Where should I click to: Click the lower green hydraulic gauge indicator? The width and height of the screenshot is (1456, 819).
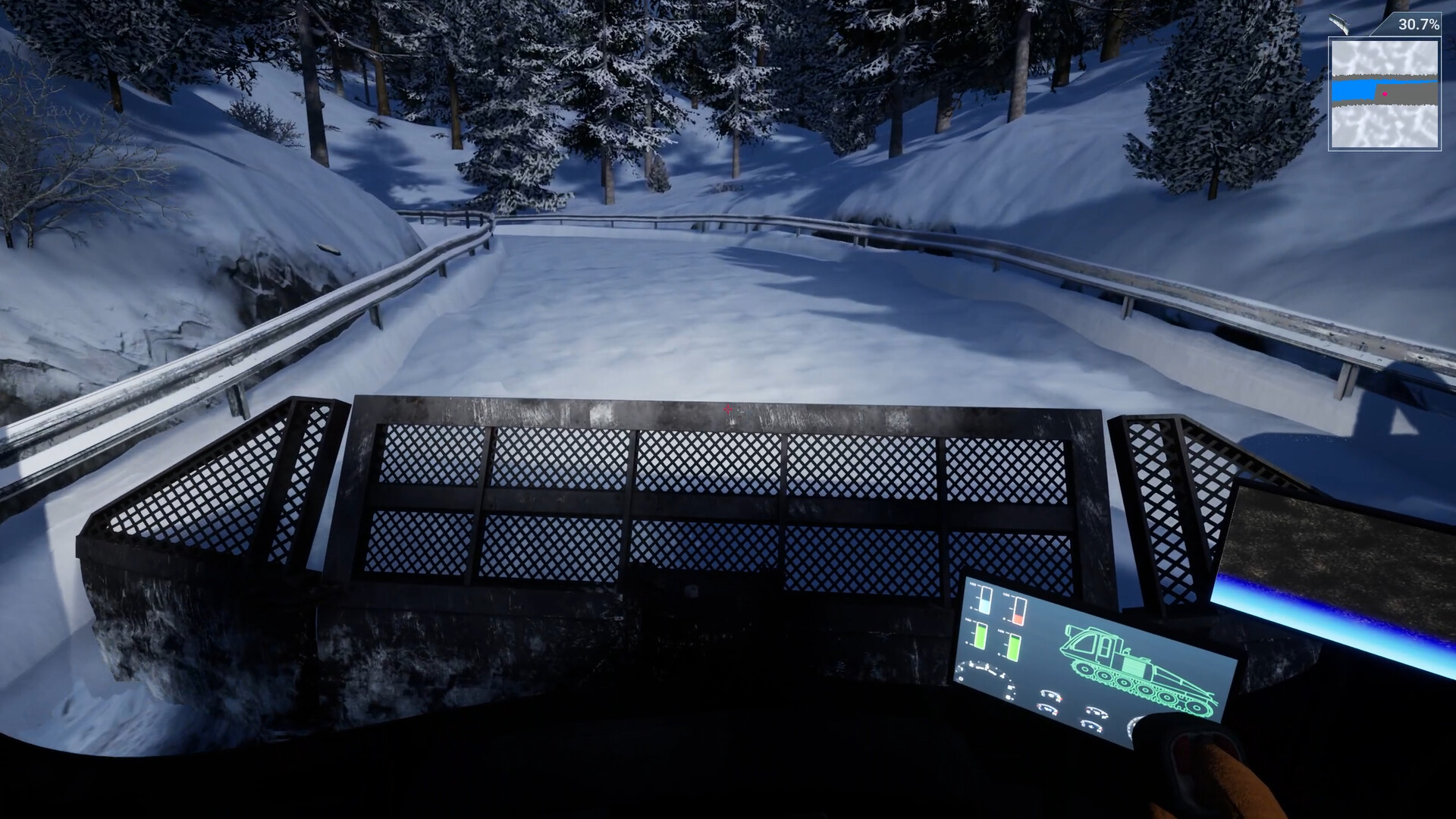[1014, 648]
